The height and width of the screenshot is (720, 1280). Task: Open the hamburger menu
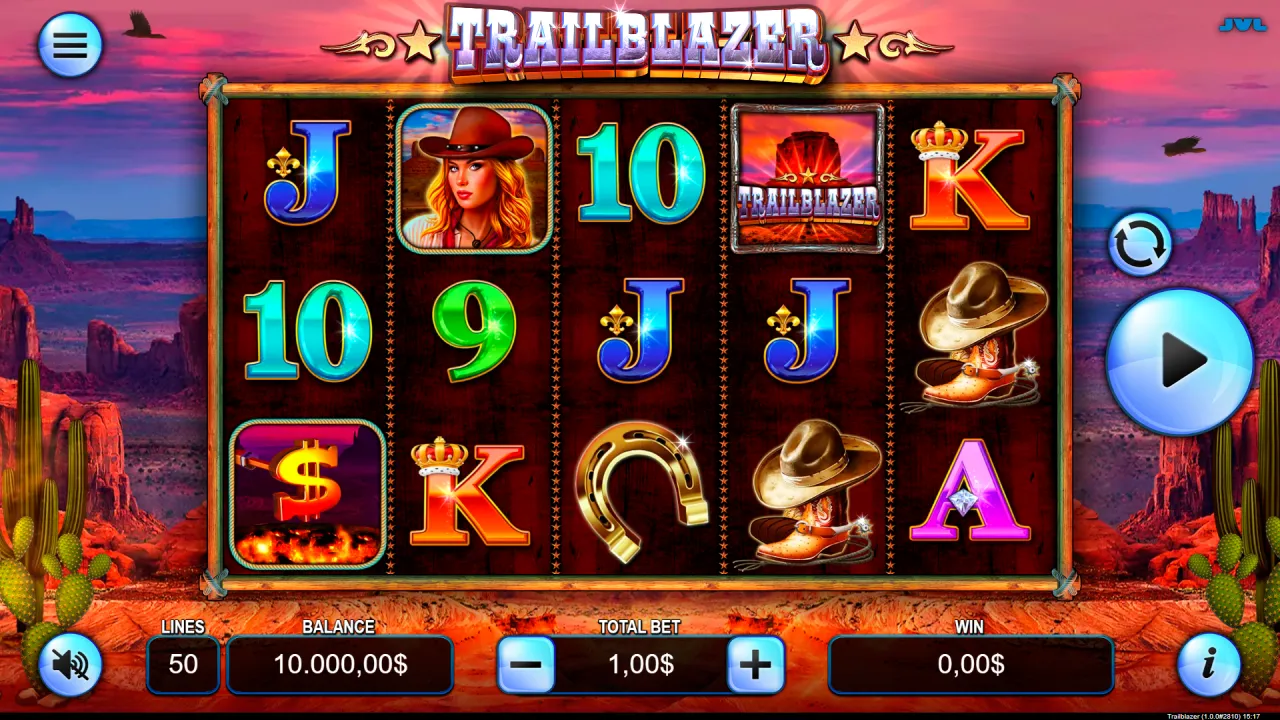click(x=69, y=44)
